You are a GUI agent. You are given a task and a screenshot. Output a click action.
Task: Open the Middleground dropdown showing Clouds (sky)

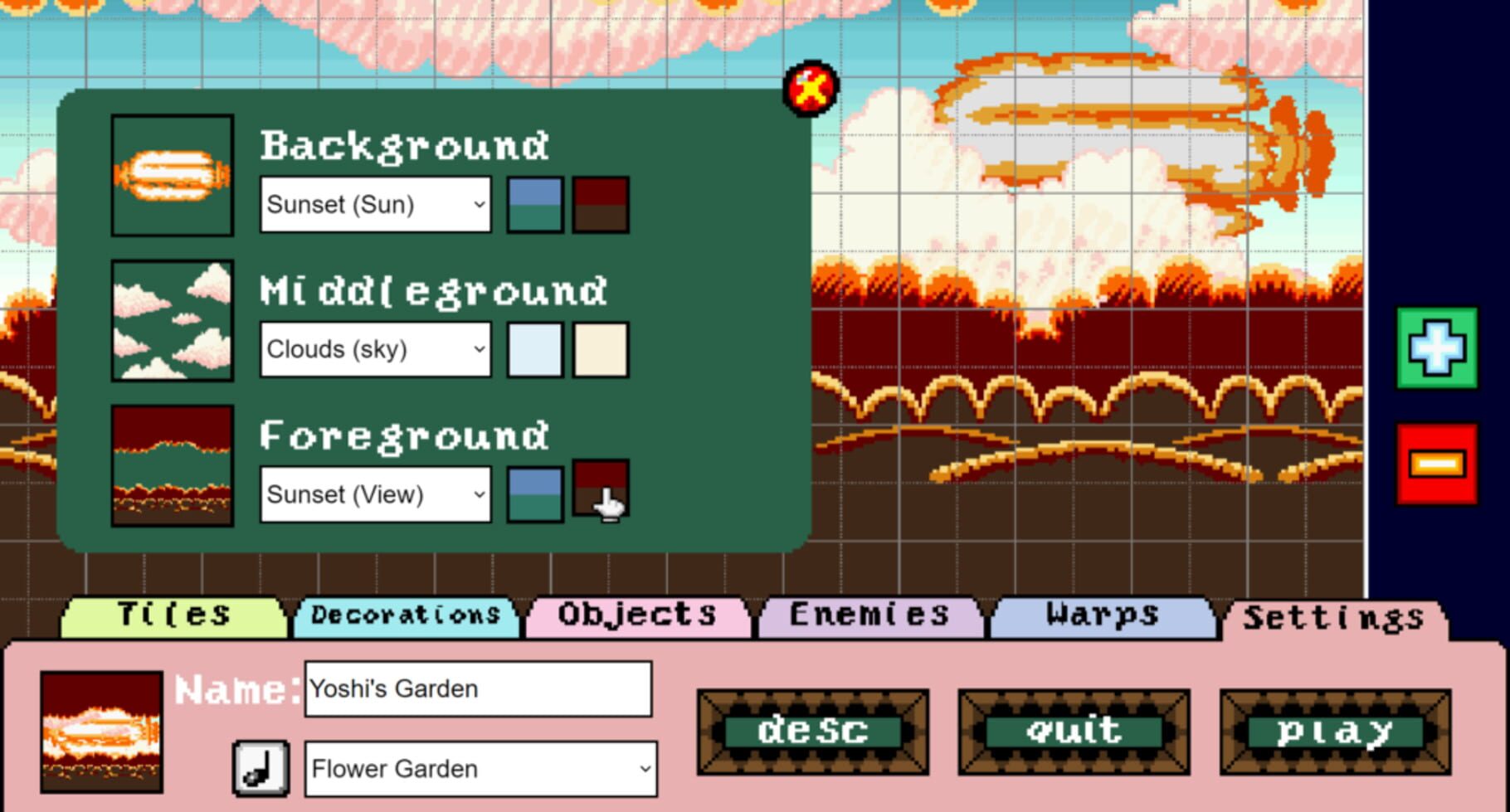375,349
